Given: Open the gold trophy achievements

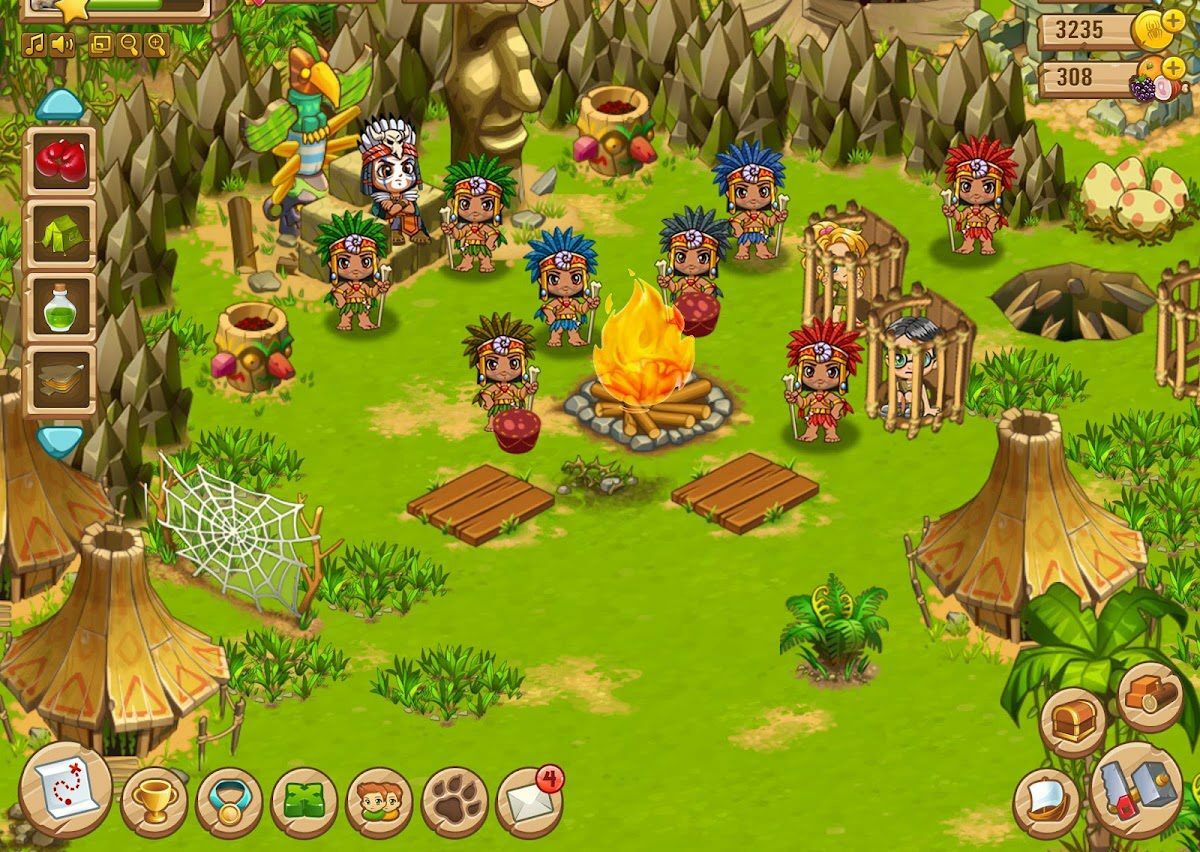Looking at the screenshot, I should 154,801.
